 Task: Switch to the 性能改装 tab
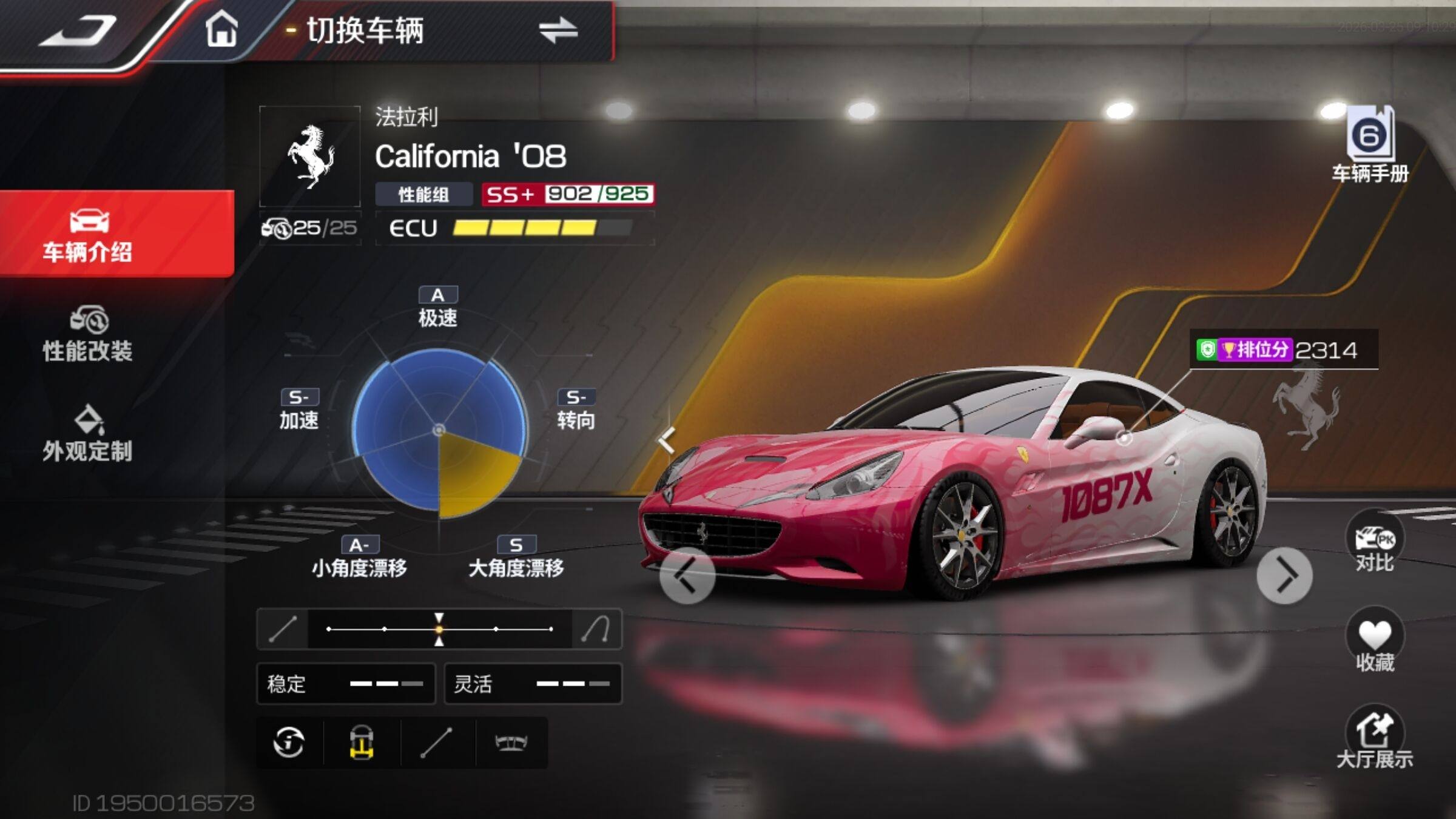(89, 334)
